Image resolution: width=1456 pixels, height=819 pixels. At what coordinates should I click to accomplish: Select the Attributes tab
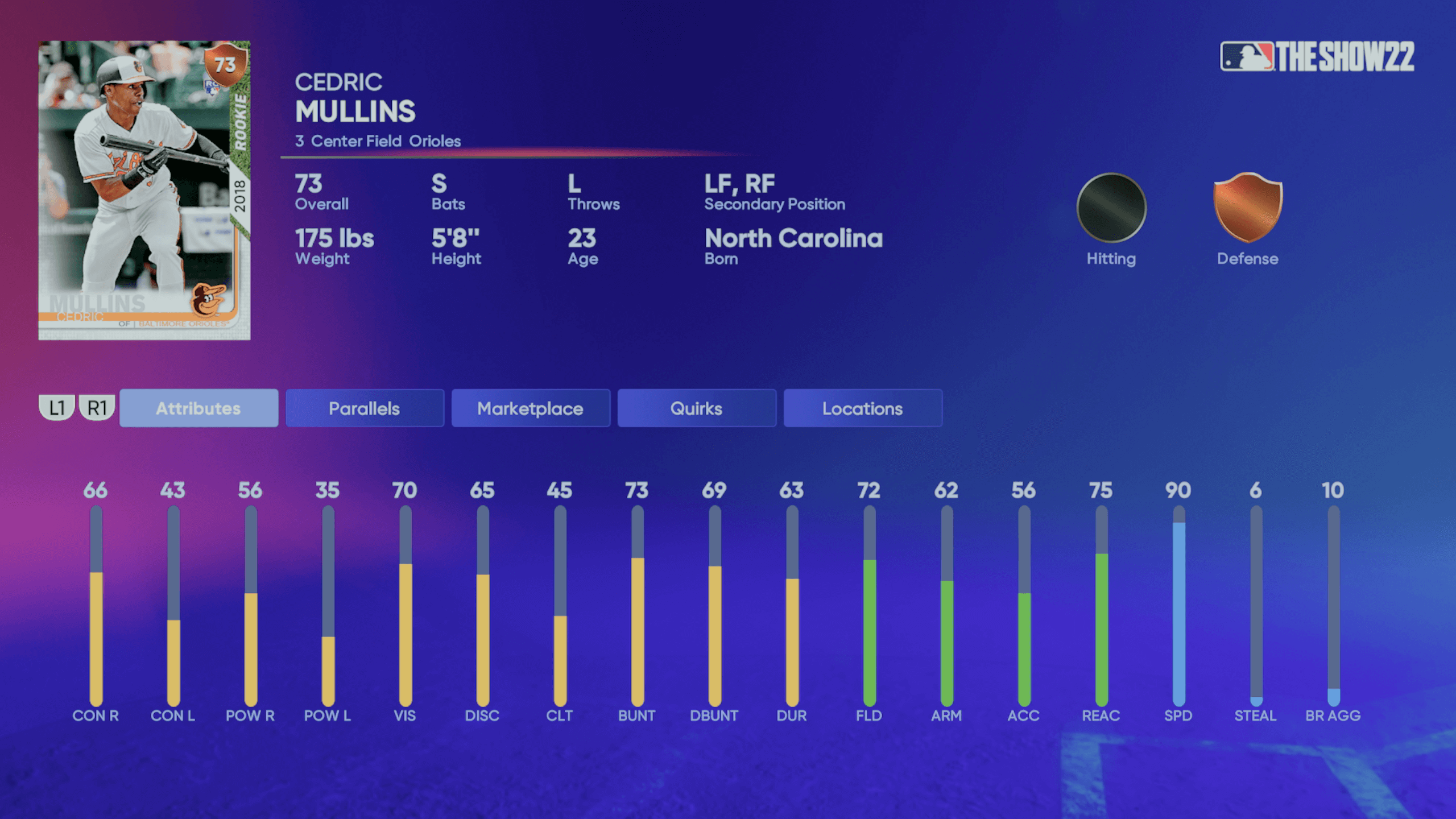pyautogui.click(x=199, y=408)
